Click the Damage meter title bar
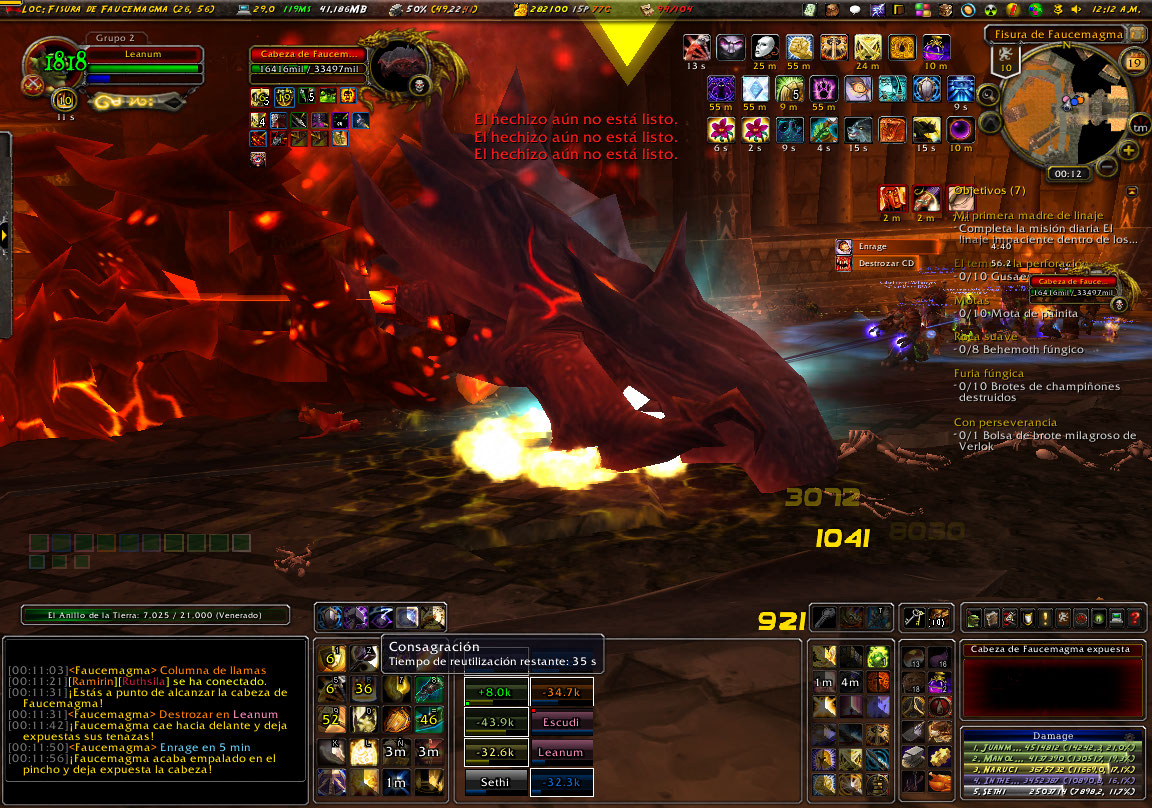Screen dimensions: 1152x808 [1052, 735]
